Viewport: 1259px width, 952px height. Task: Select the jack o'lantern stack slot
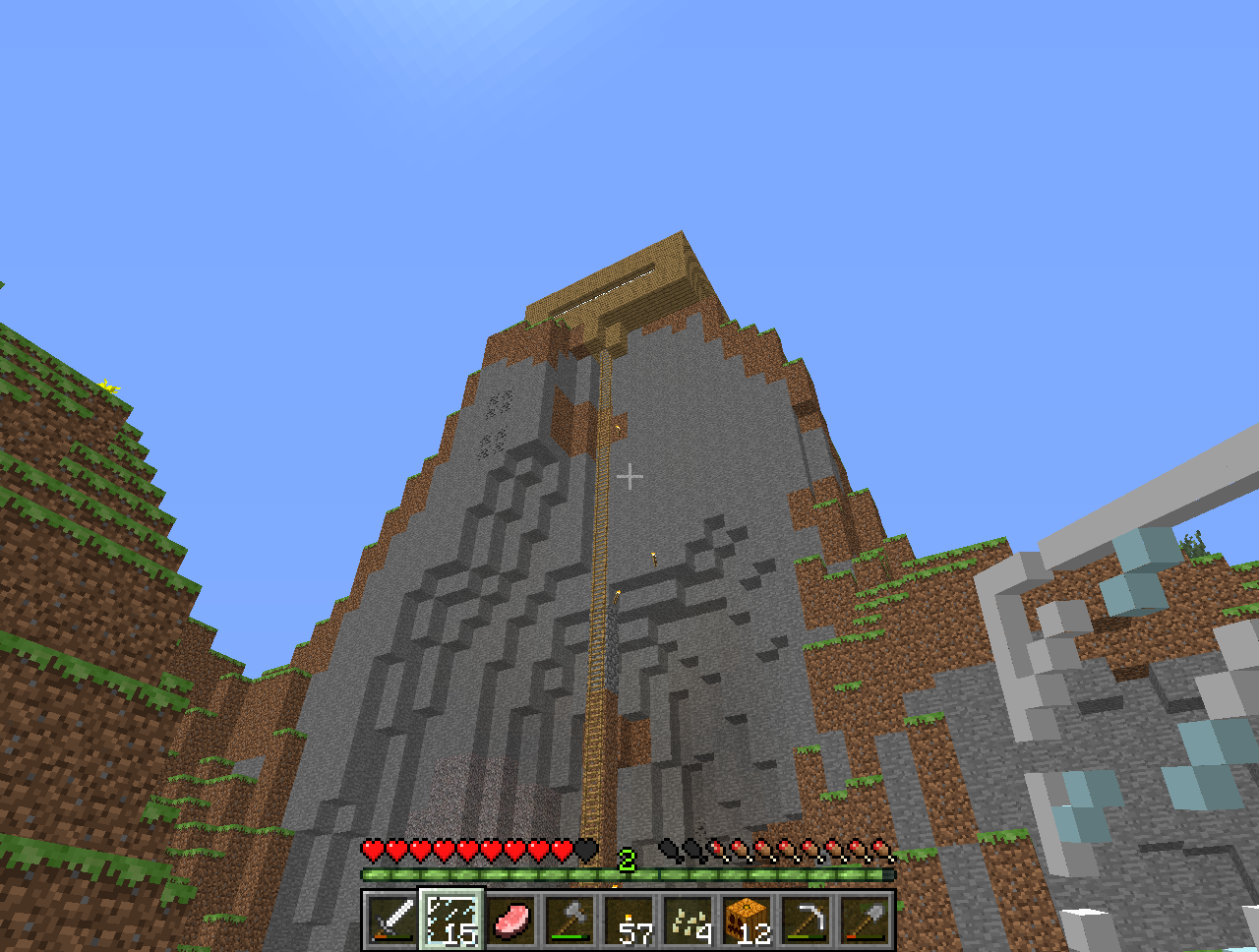(x=748, y=921)
